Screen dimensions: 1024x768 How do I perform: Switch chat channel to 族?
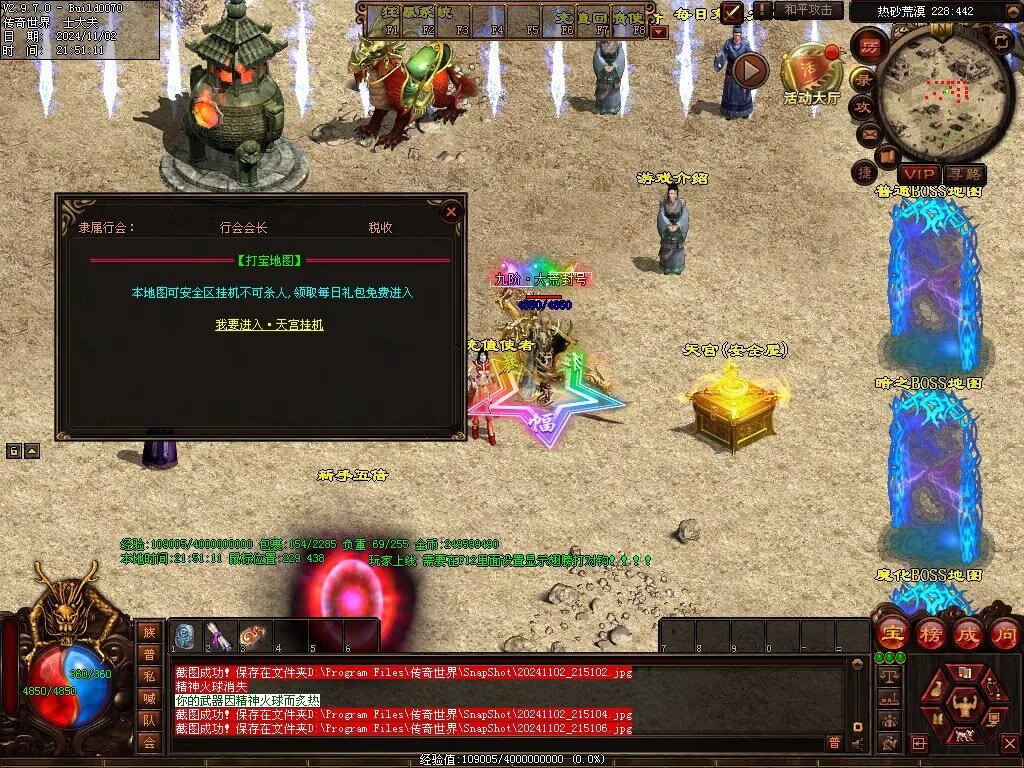click(149, 632)
